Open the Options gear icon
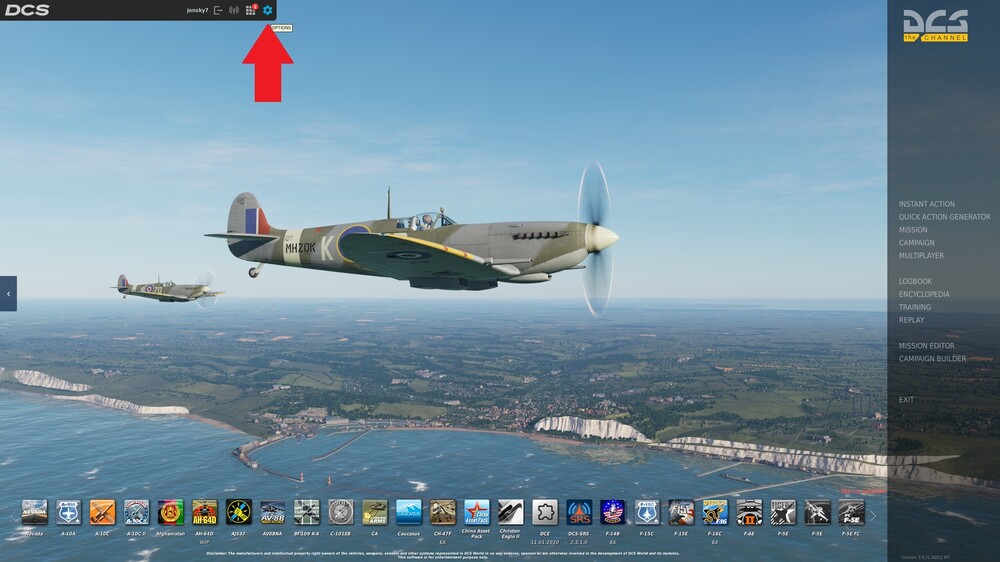Screen dimensions: 1000x562 (x=267, y=10)
